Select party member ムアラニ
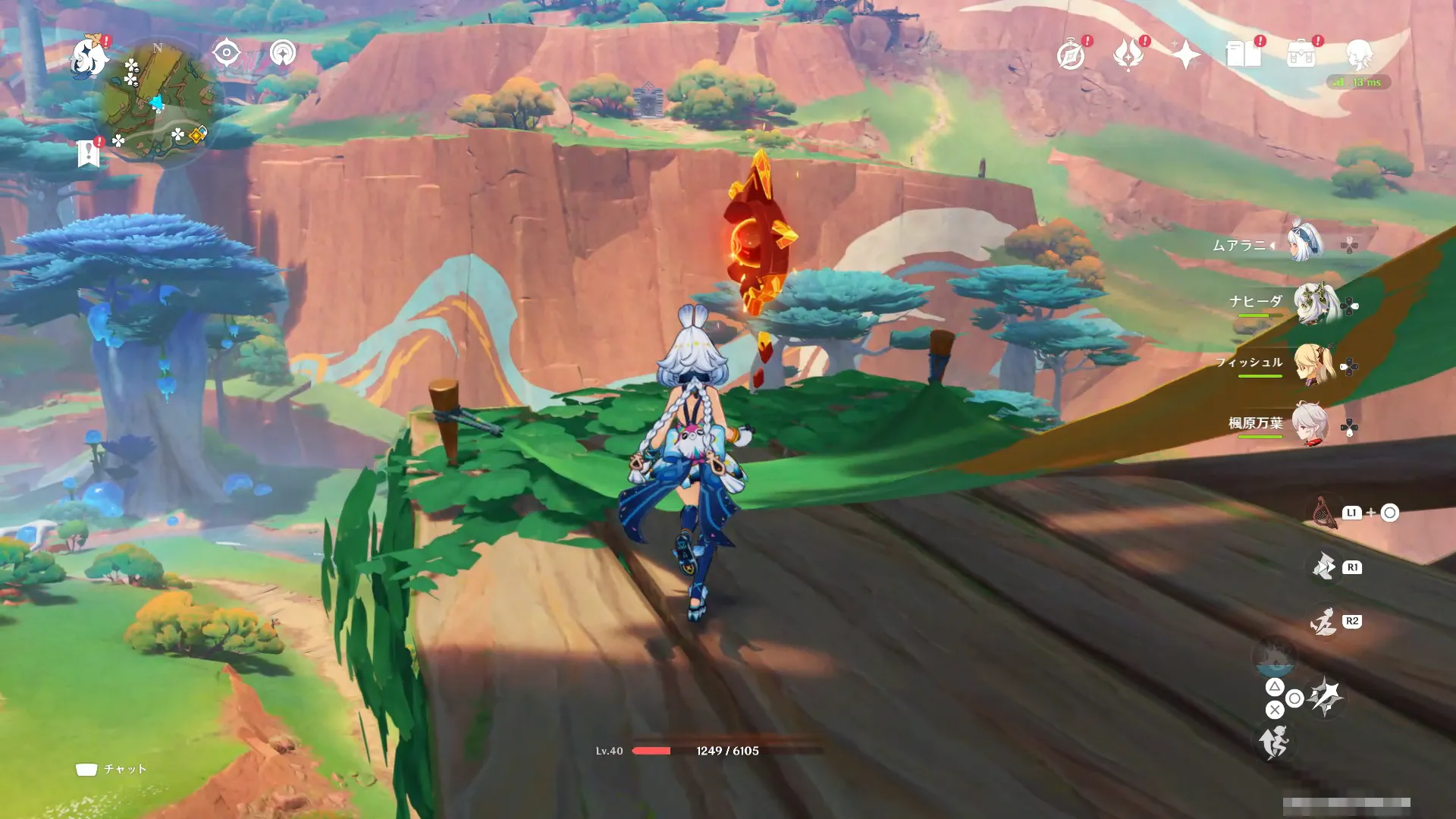The width and height of the screenshot is (1456, 819). (1306, 243)
